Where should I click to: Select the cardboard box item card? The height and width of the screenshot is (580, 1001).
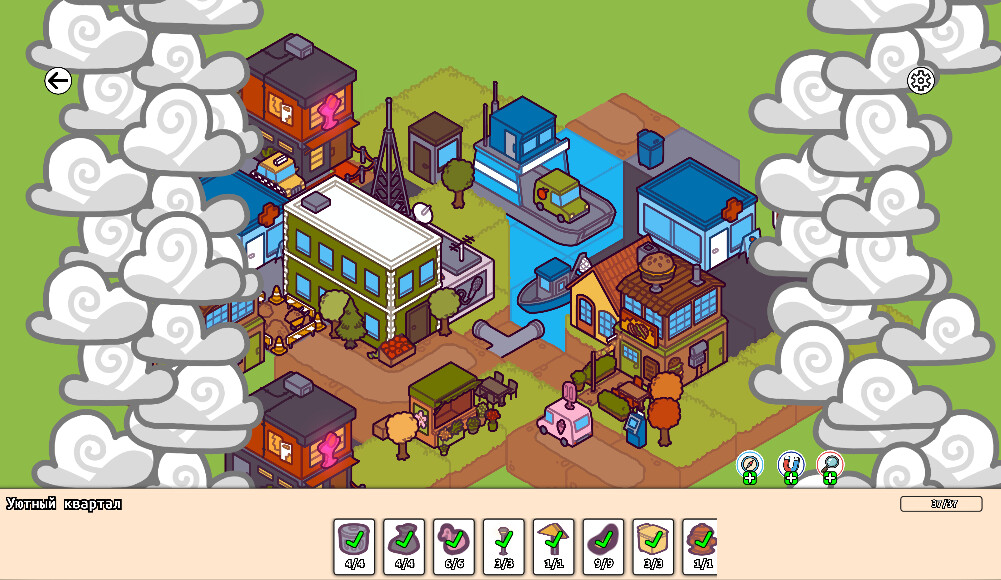653,546
